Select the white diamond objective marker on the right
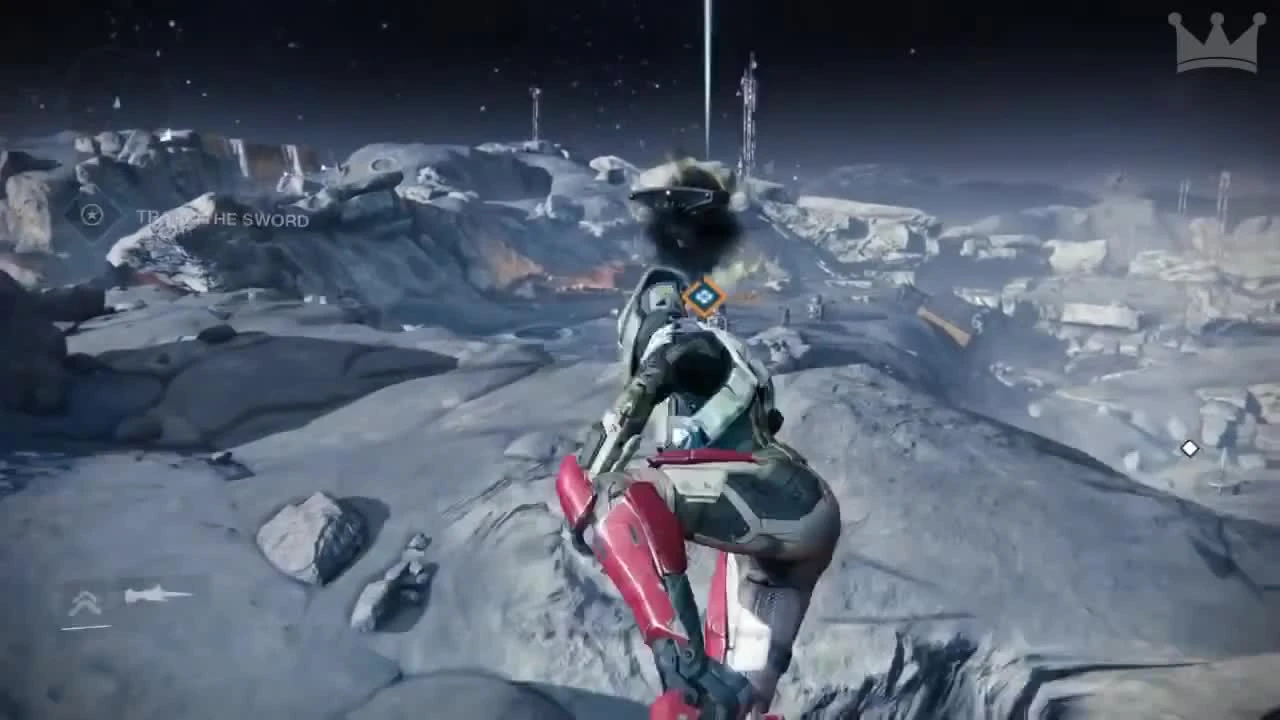1280x720 pixels. click(x=1188, y=449)
